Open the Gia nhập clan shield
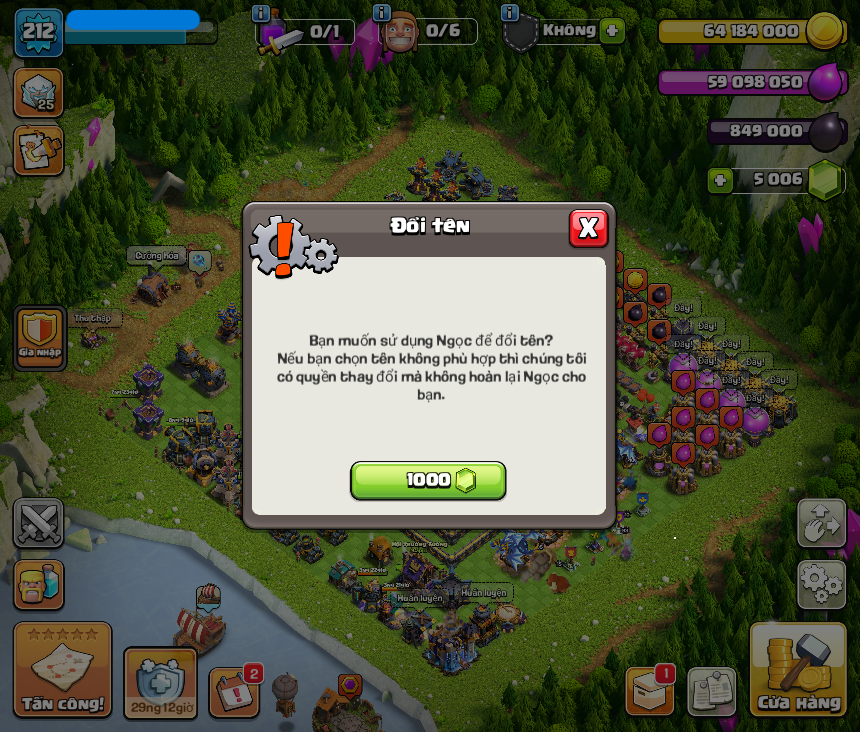This screenshot has height=732, width=860. tap(40, 336)
